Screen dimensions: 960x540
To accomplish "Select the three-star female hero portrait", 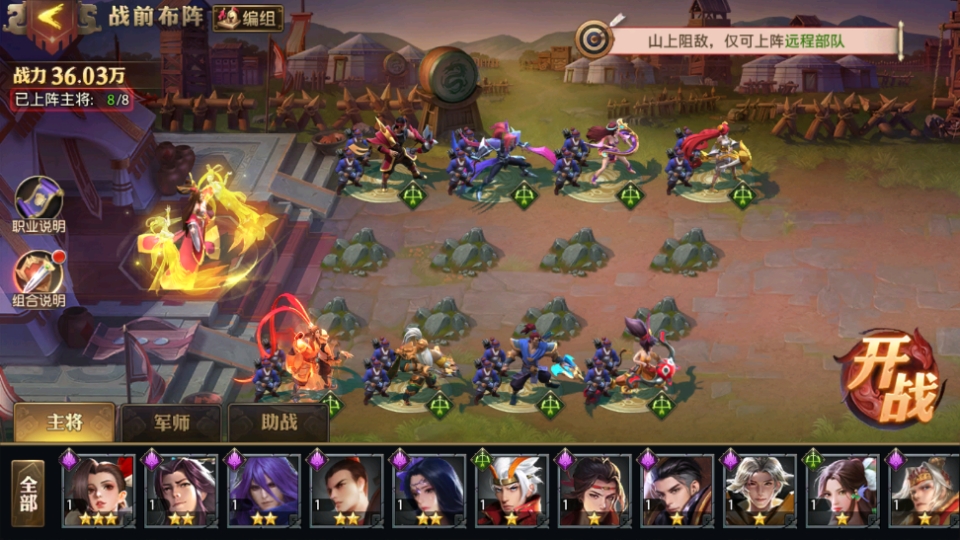I will click(99, 490).
